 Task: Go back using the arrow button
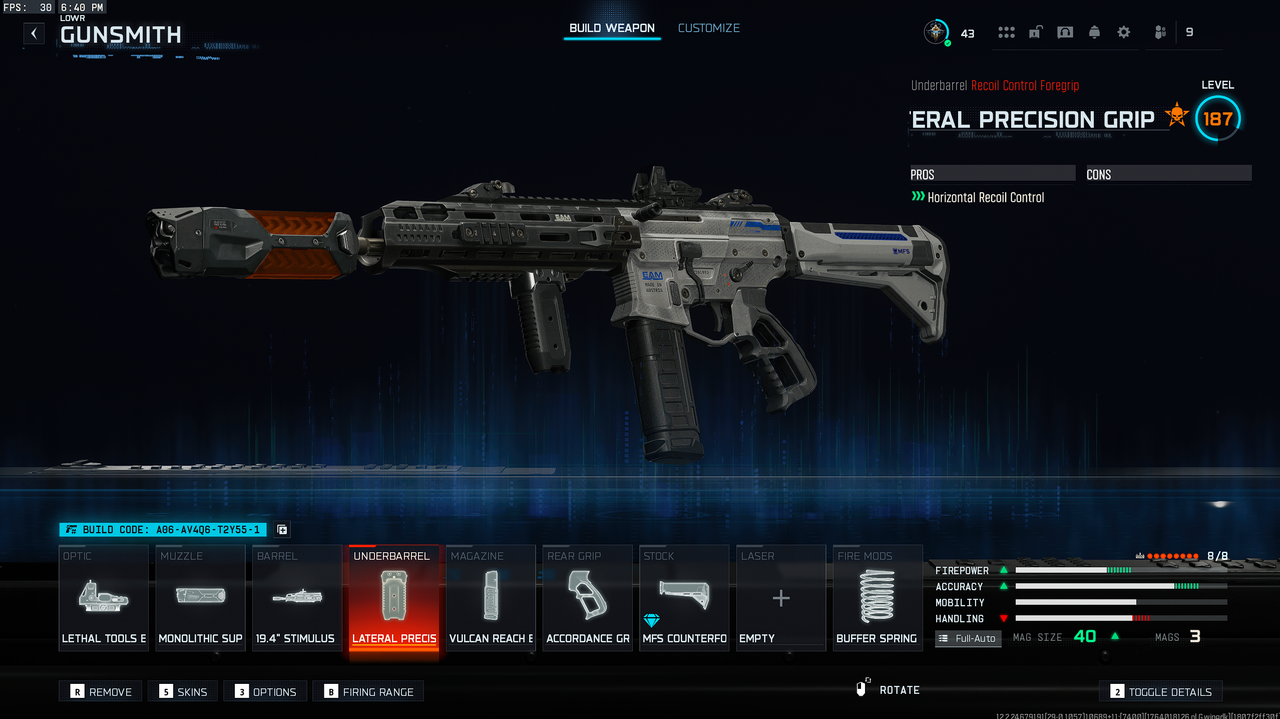34,33
